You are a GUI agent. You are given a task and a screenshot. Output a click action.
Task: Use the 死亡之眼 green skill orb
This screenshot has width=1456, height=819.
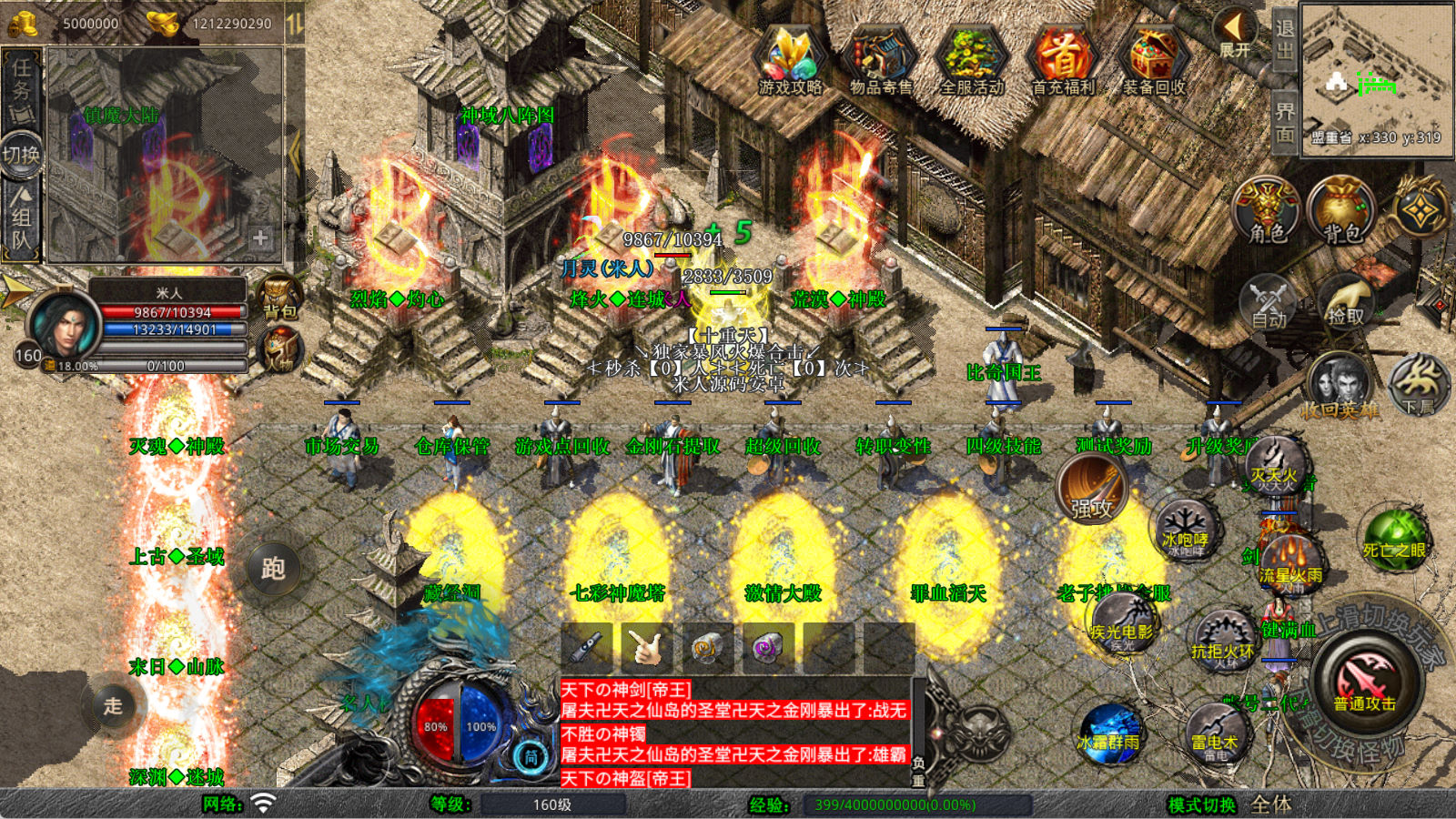pyautogui.click(x=1394, y=539)
